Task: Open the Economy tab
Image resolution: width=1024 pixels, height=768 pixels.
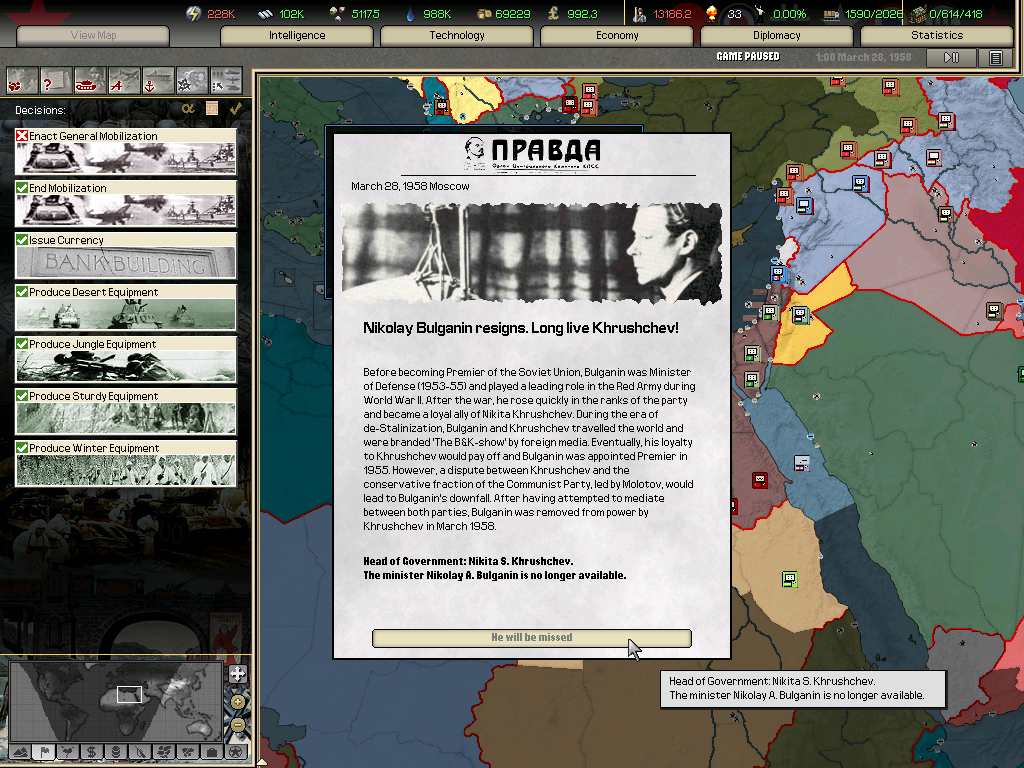Action: pos(617,35)
